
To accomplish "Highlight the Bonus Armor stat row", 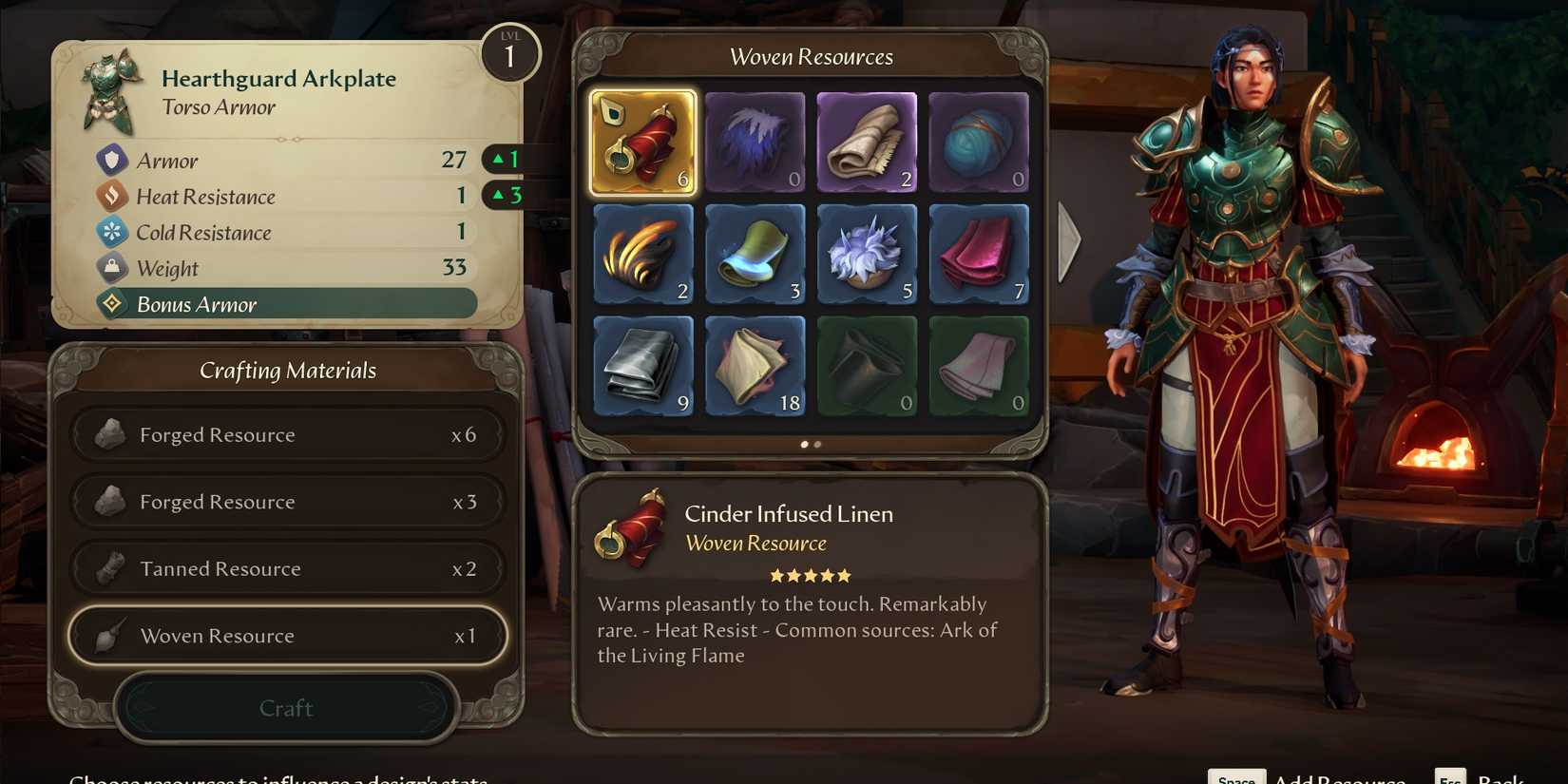I will (x=285, y=304).
